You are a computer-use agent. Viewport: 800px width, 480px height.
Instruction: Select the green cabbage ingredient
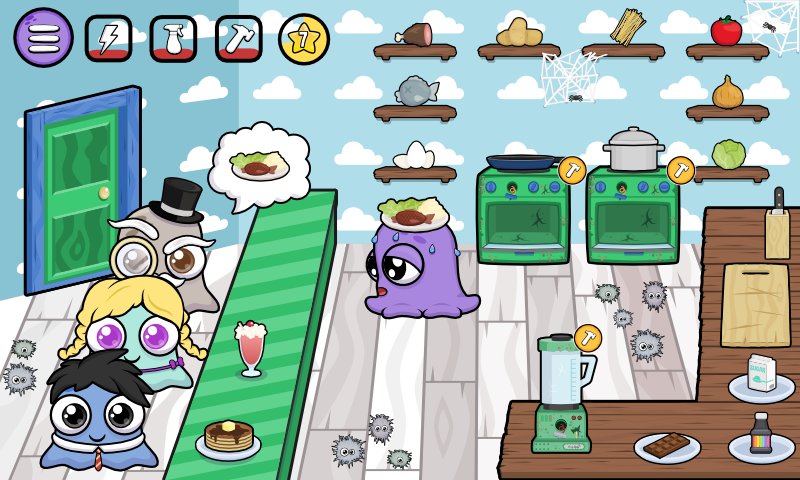[x=728, y=154]
